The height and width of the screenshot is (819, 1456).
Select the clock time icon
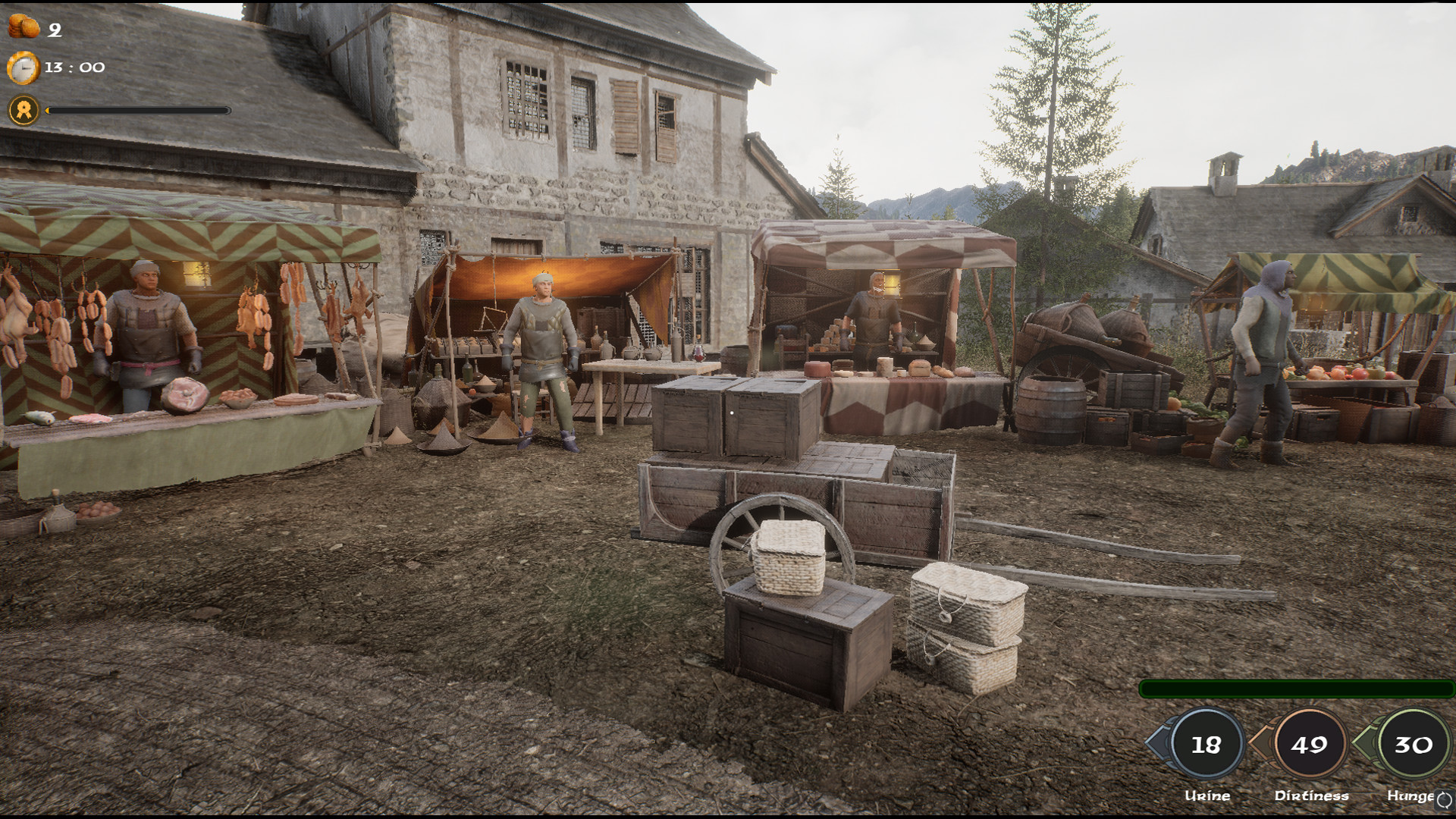click(x=24, y=67)
